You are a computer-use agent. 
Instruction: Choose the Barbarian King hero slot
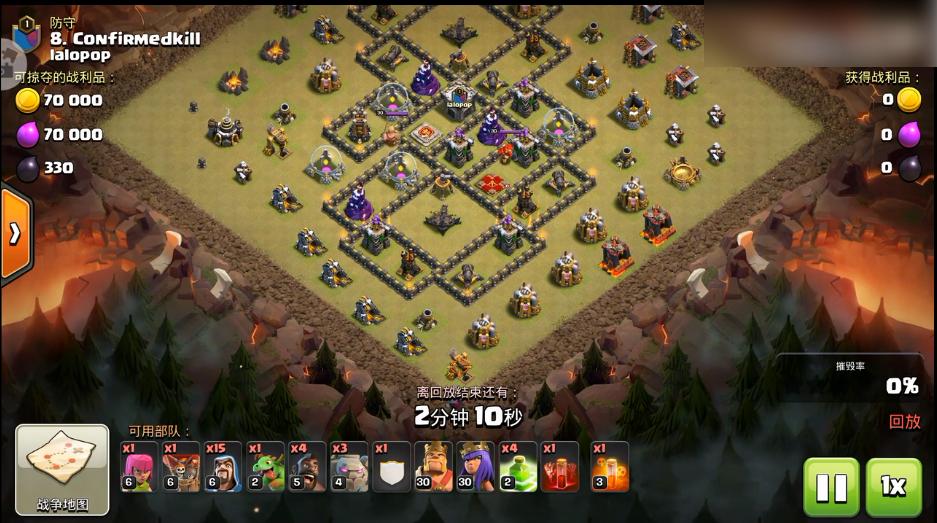(434, 467)
